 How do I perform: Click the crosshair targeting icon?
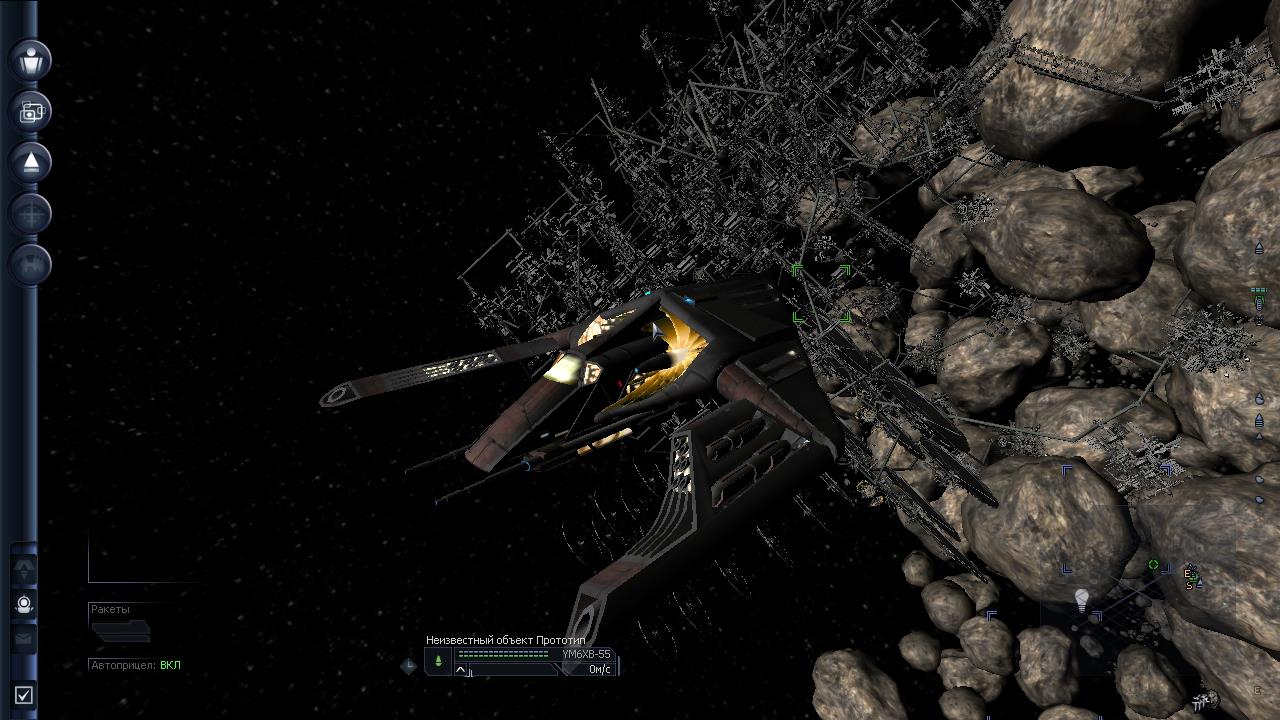(31, 214)
